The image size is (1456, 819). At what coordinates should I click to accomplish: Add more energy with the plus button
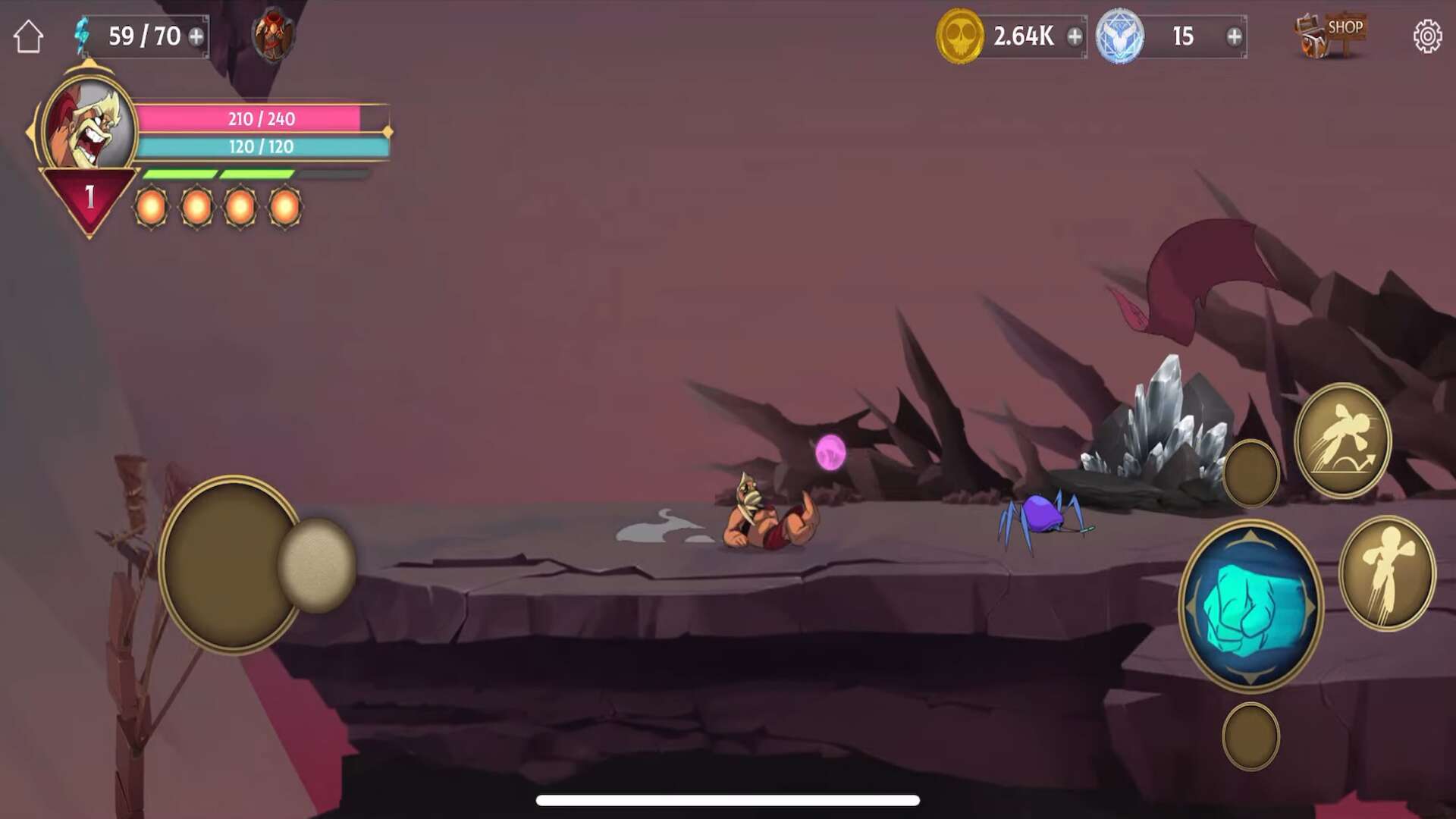[196, 36]
